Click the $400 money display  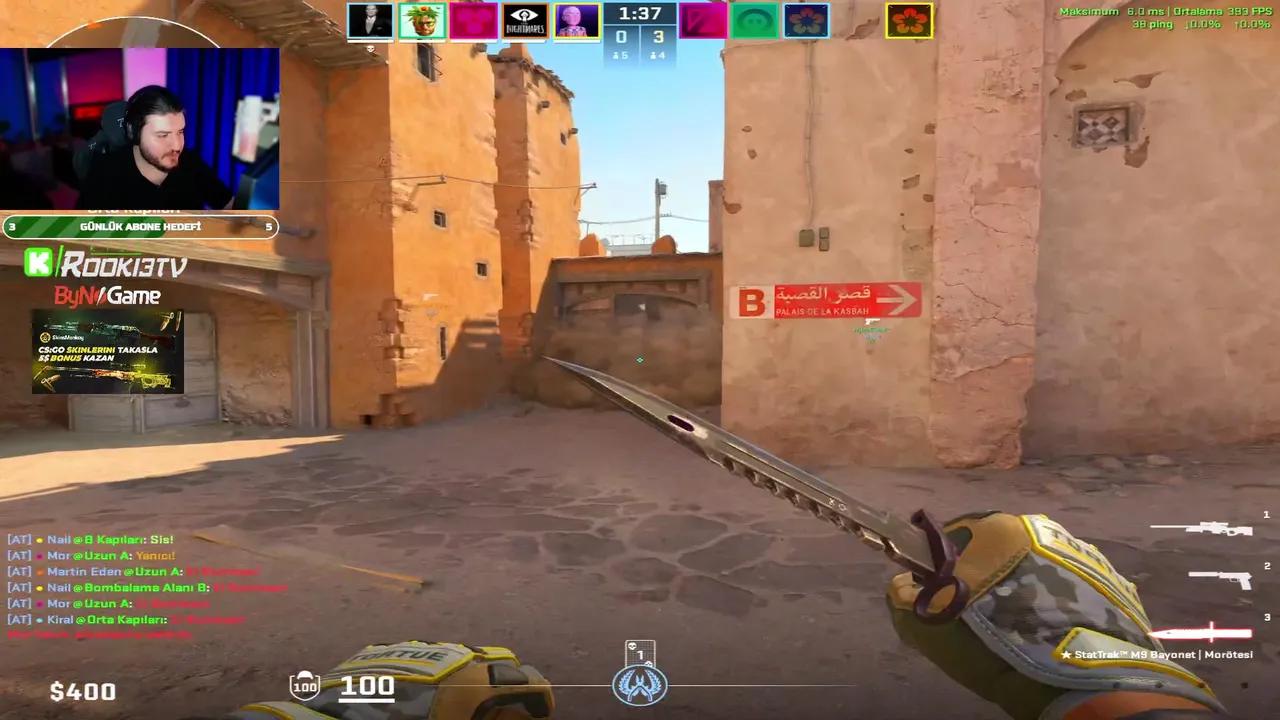83,691
